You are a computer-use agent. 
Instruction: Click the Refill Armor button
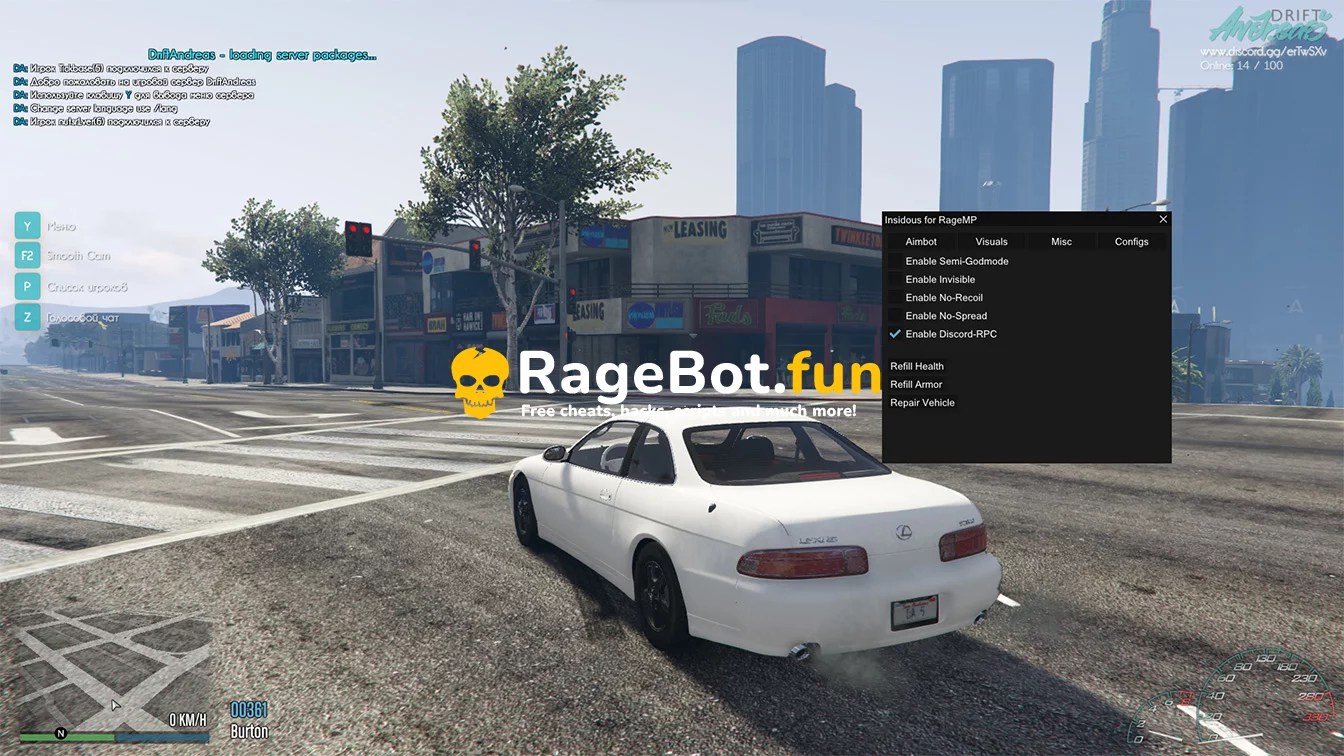point(915,384)
